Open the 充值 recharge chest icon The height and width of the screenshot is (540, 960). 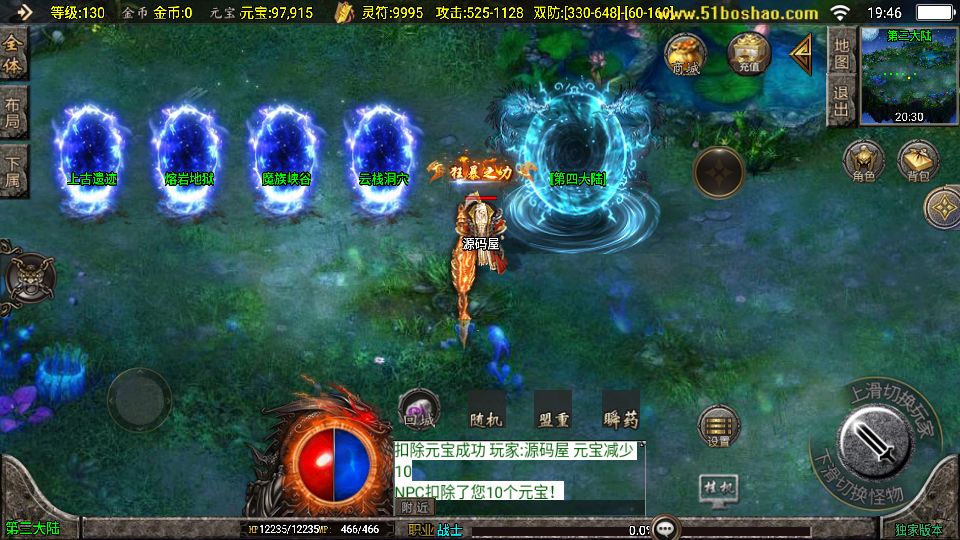click(749, 54)
